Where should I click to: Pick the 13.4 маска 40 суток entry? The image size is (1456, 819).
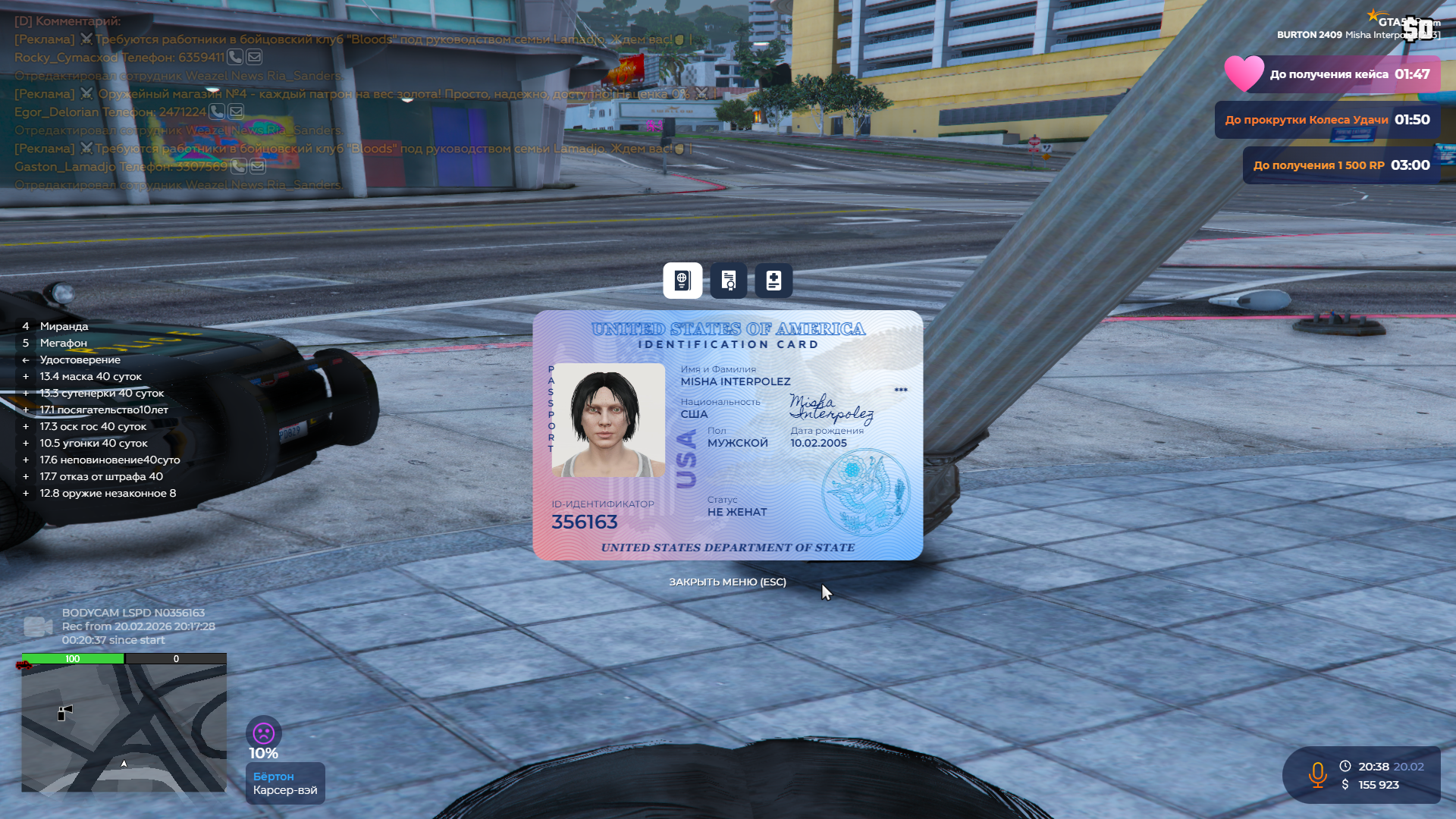tap(90, 376)
